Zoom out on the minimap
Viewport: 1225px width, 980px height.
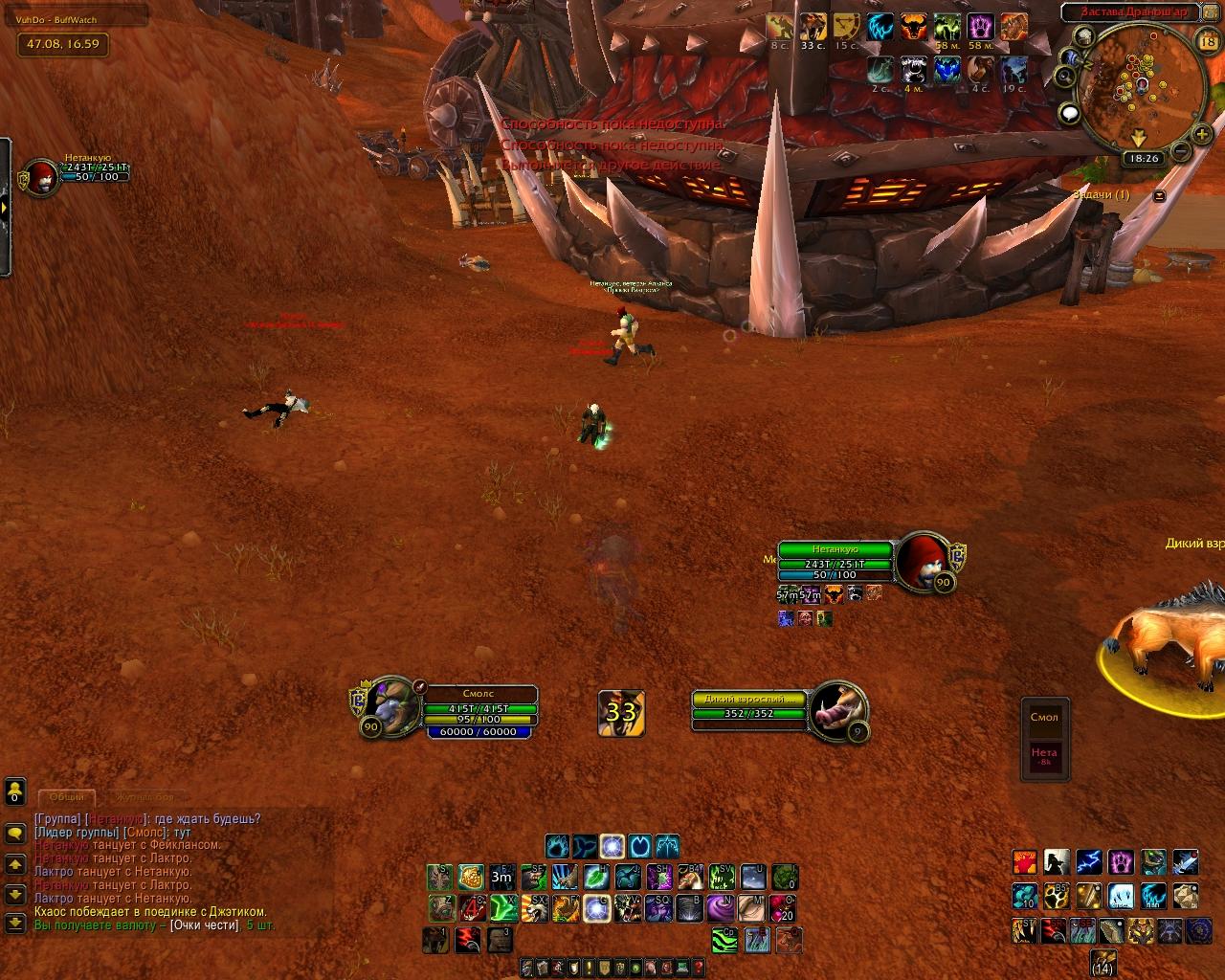(1181, 151)
